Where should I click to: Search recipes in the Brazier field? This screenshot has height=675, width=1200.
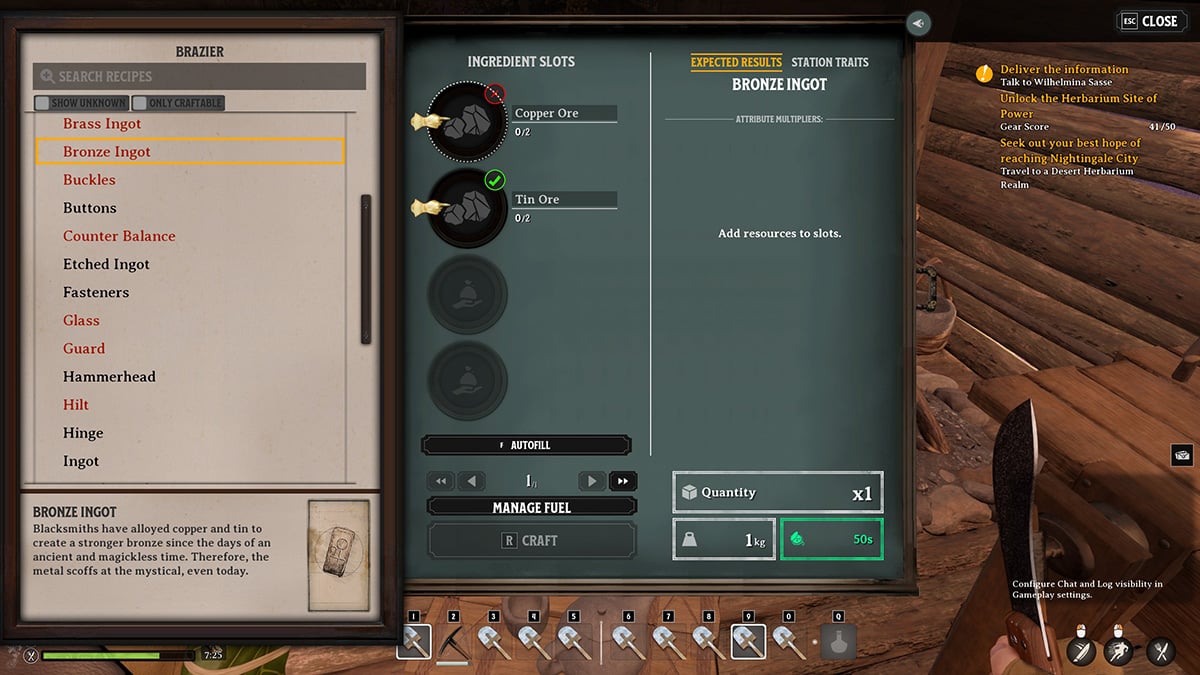click(x=200, y=77)
